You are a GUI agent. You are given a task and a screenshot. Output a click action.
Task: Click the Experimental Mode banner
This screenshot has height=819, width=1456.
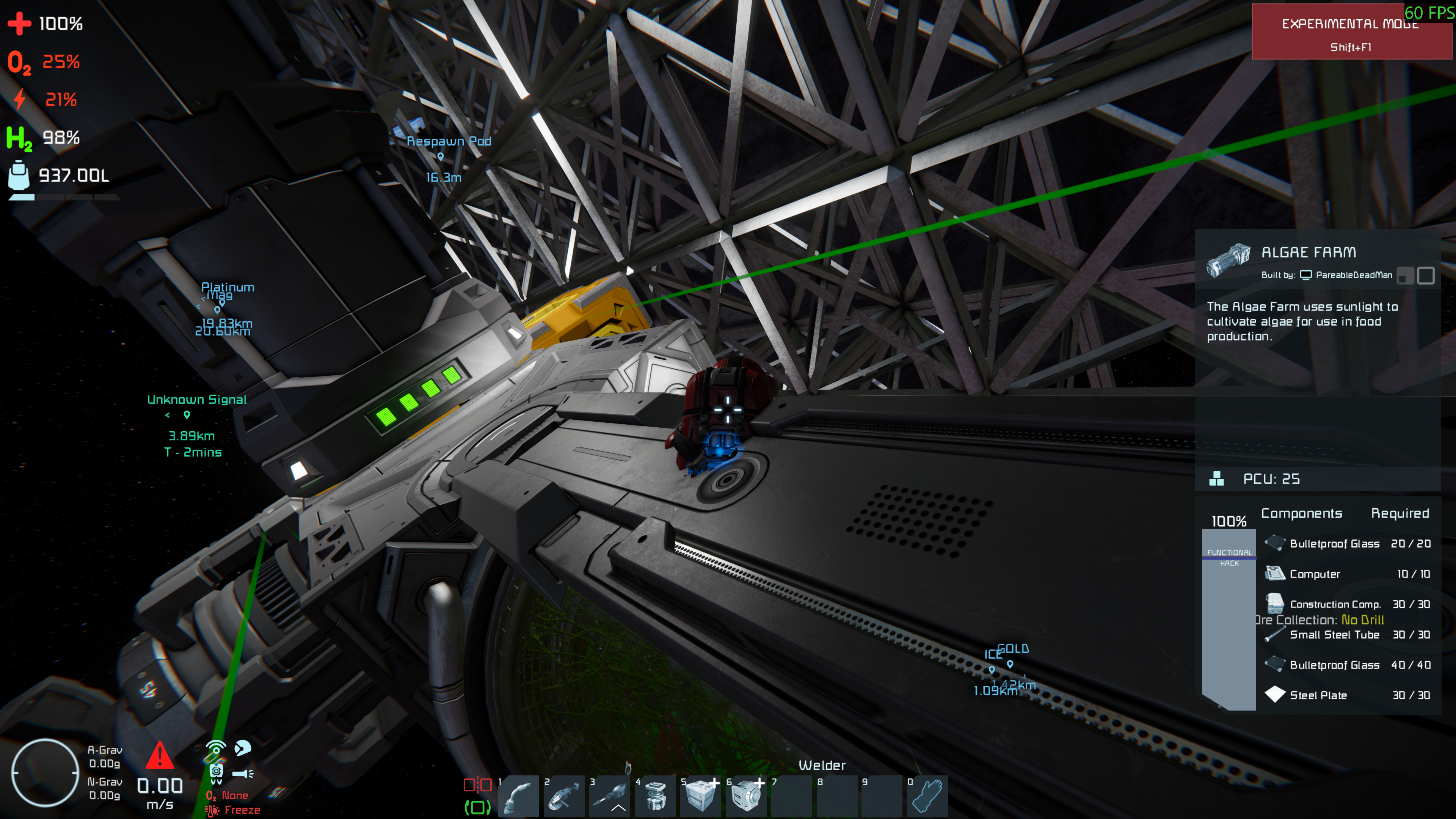(x=1351, y=31)
